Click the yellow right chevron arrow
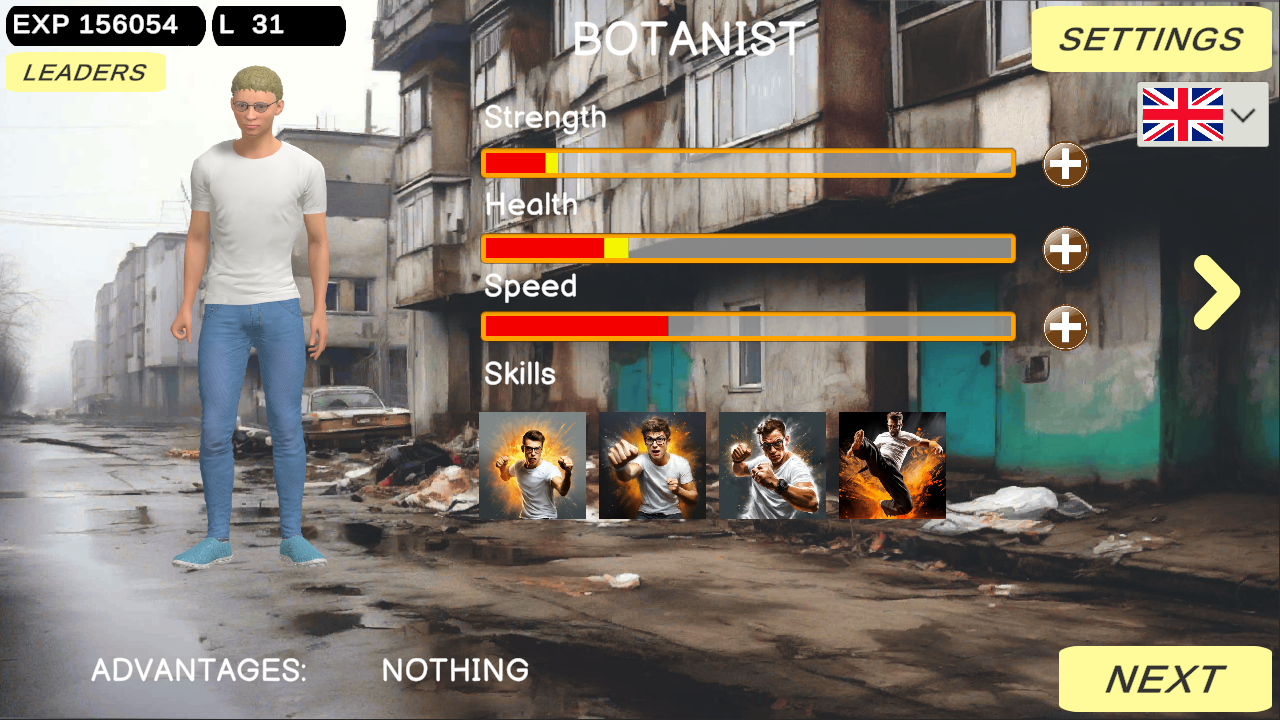 1215,291
